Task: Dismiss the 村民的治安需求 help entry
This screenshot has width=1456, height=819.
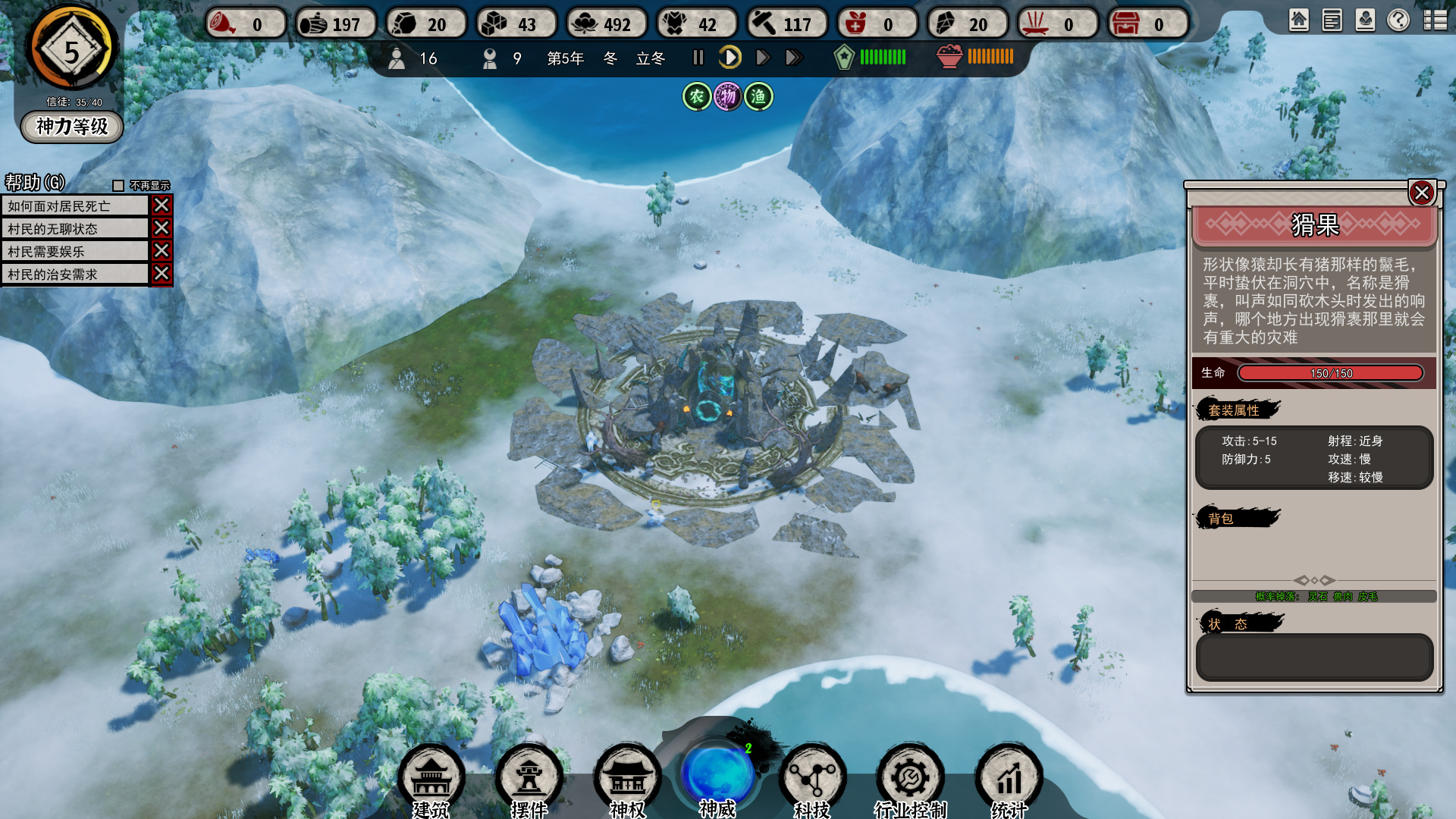Action: [x=162, y=274]
